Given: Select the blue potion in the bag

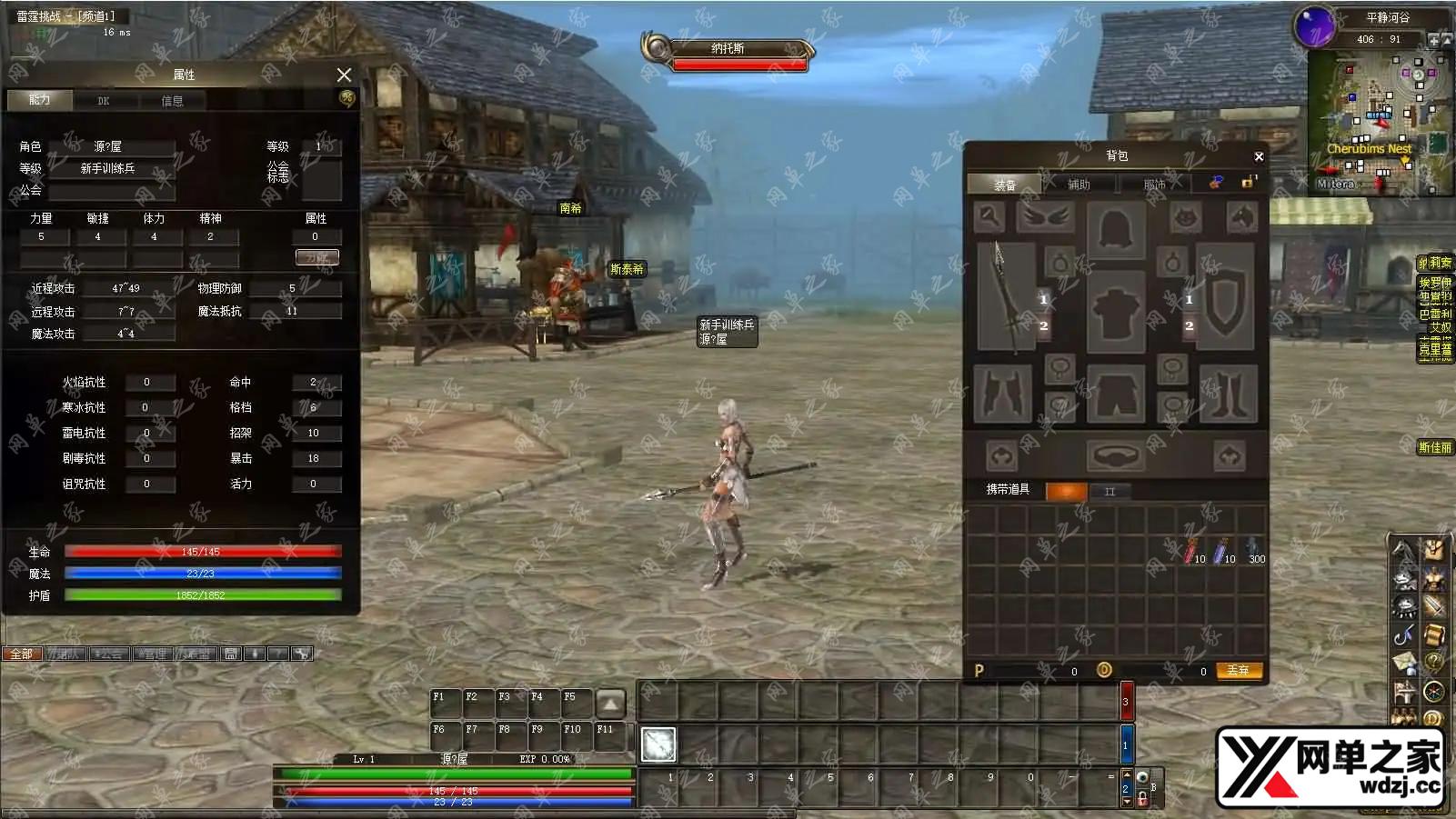Looking at the screenshot, I should (x=1221, y=551).
